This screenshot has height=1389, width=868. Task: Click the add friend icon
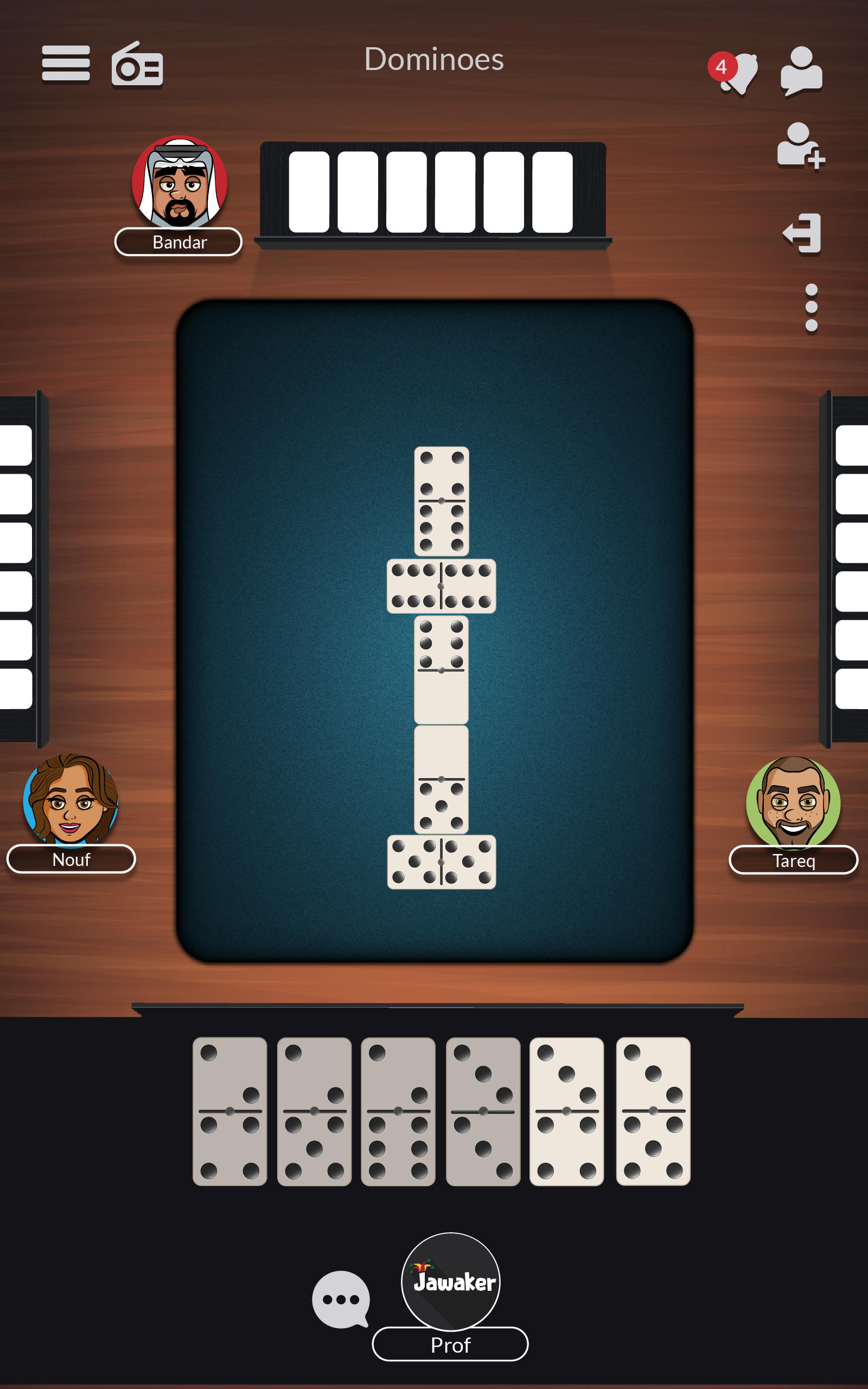(x=800, y=146)
